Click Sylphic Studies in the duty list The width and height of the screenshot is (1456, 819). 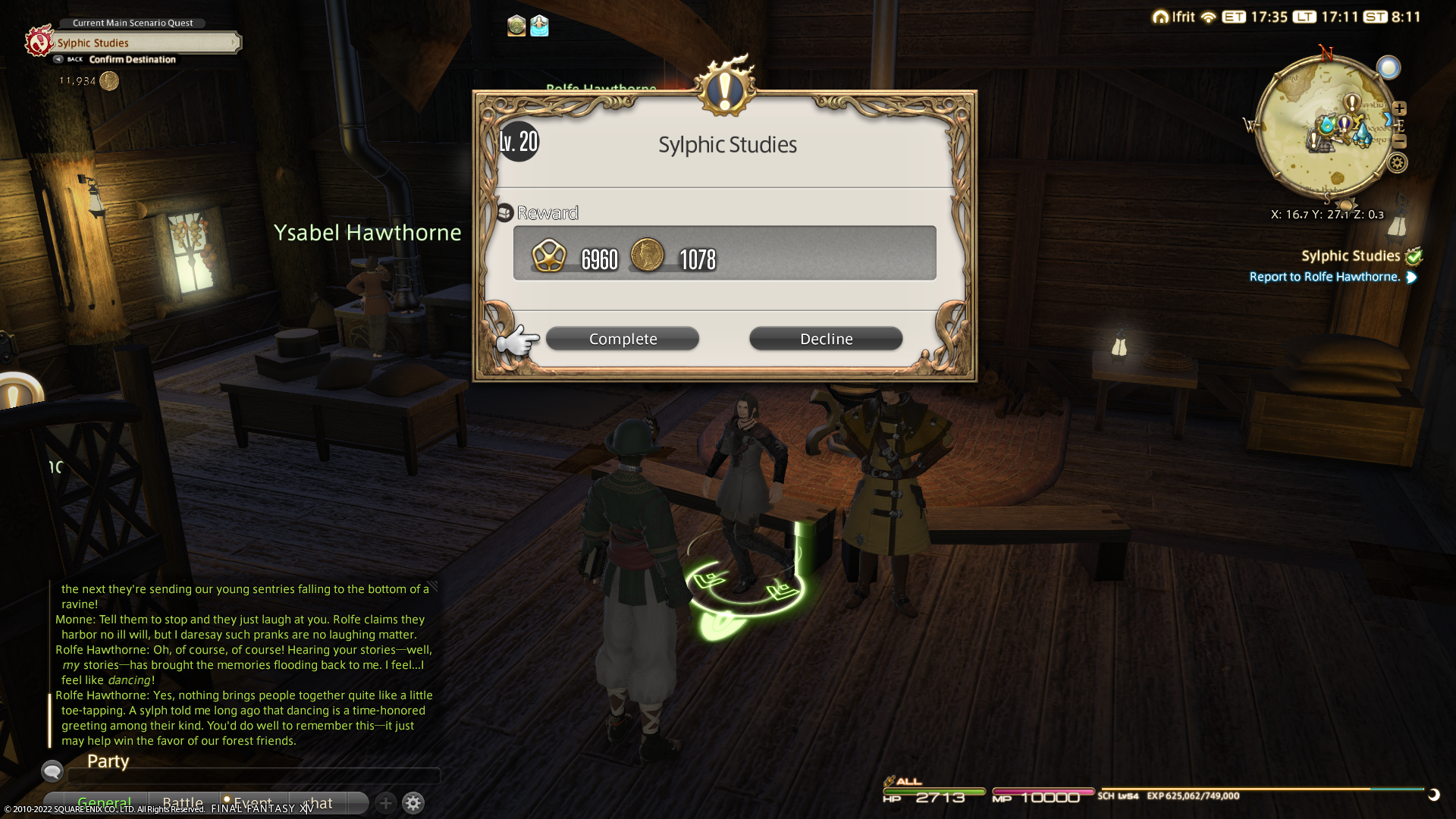(x=1350, y=256)
